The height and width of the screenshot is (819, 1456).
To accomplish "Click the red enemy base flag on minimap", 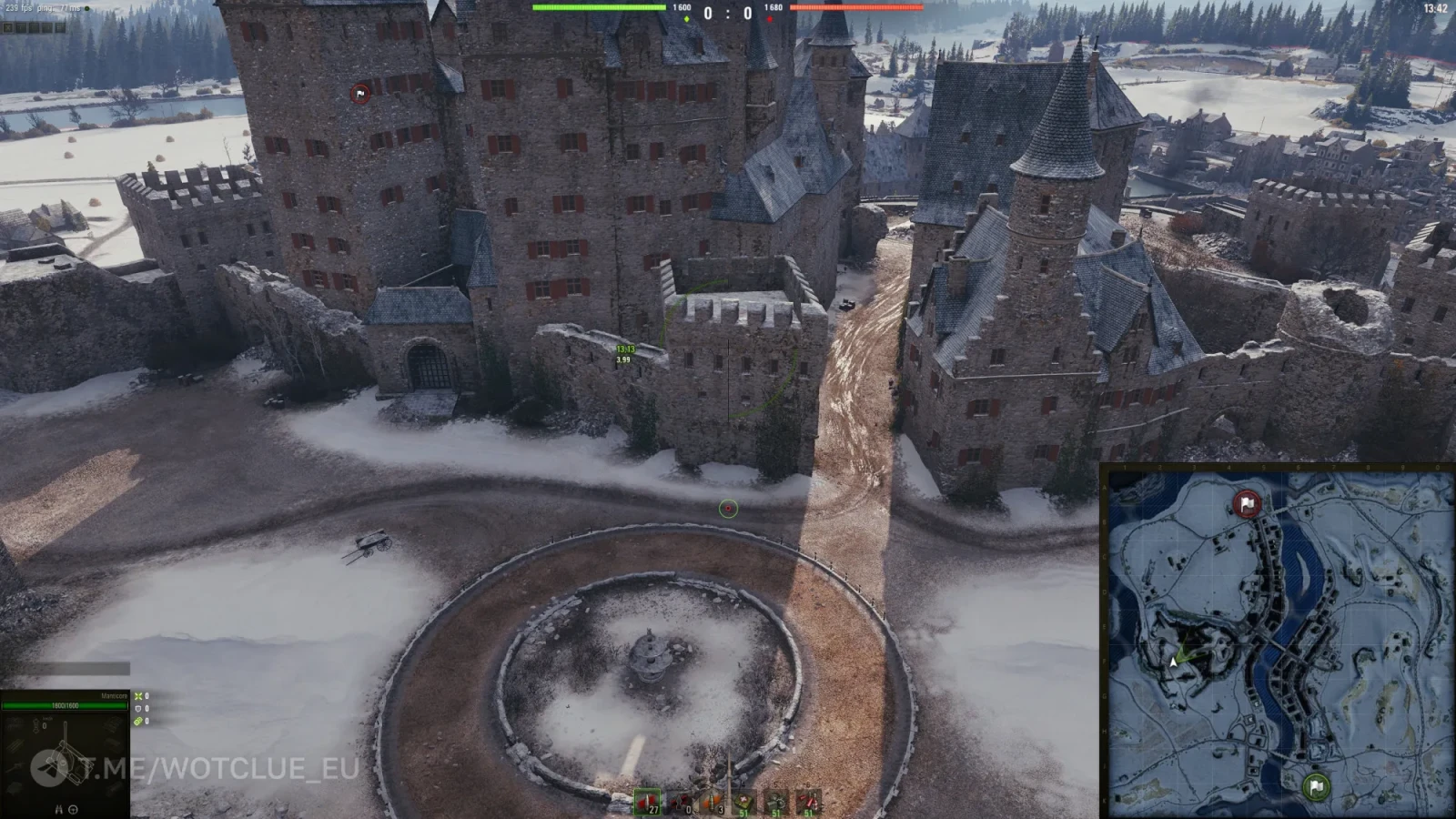I will coord(1247,503).
